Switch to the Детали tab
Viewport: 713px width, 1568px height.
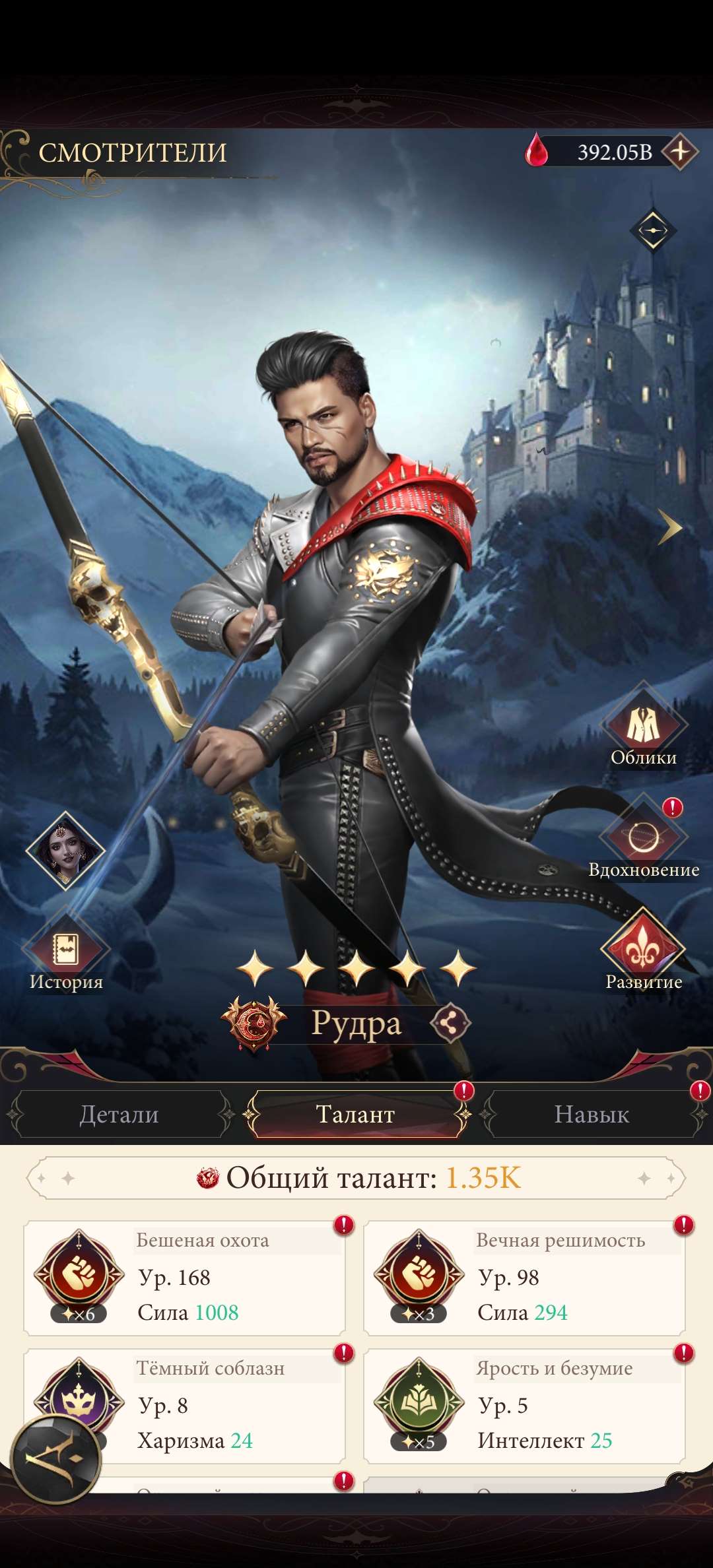pyautogui.click(x=119, y=1114)
